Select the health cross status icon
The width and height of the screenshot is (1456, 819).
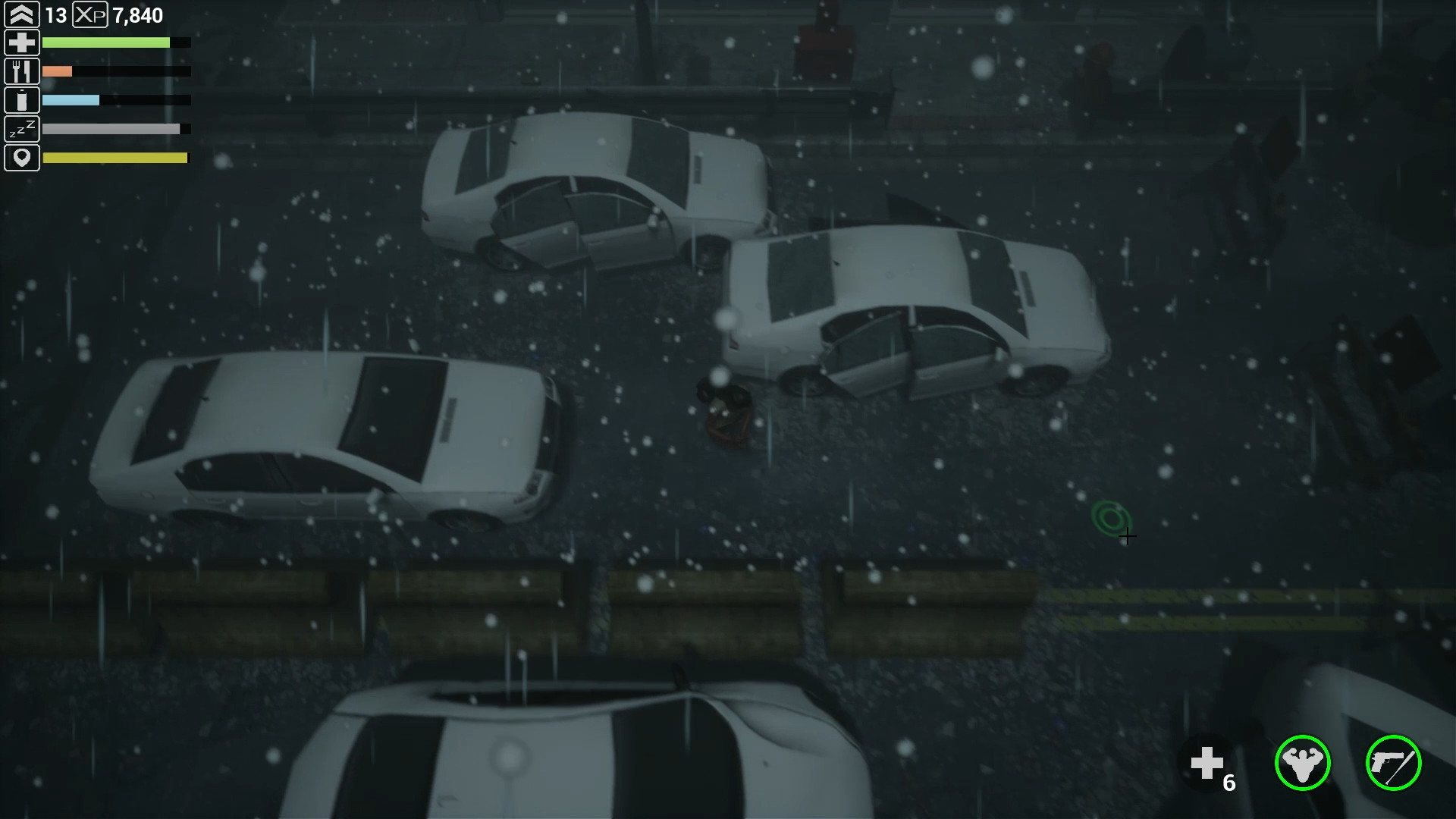(x=22, y=42)
